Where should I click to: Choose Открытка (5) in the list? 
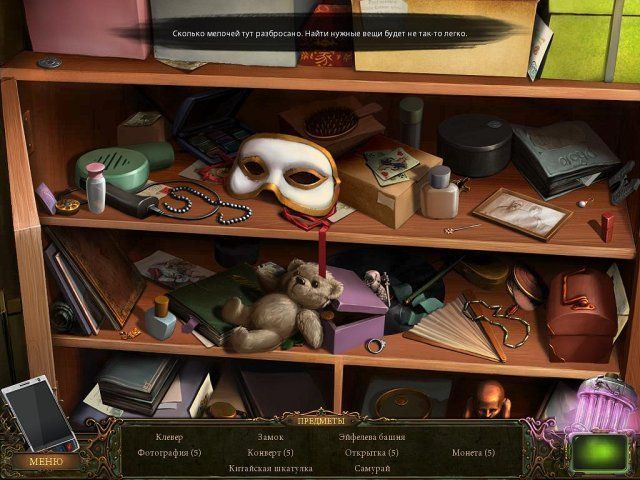click(x=371, y=452)
